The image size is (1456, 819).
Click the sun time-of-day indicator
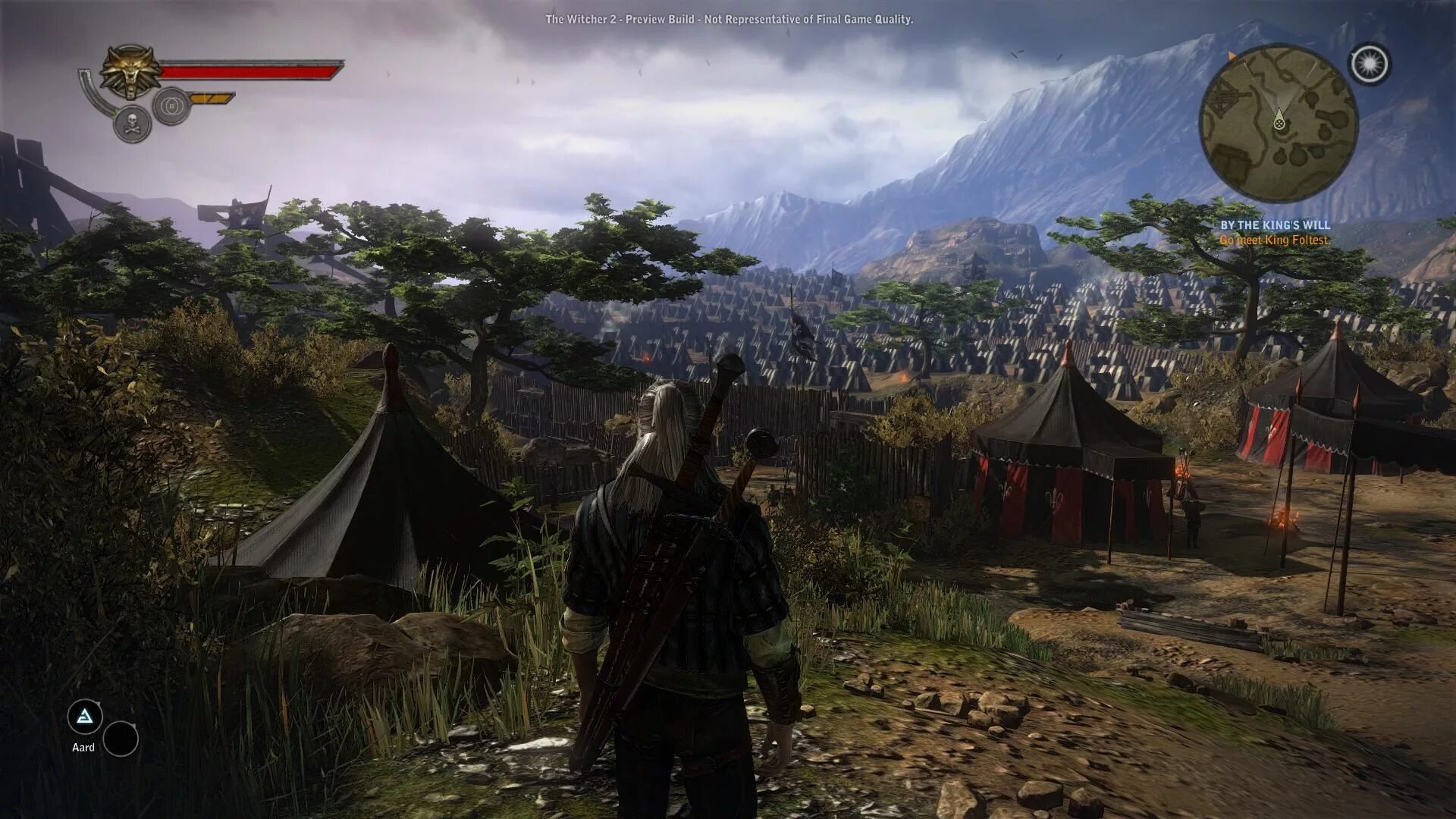tap(1370, 64)
